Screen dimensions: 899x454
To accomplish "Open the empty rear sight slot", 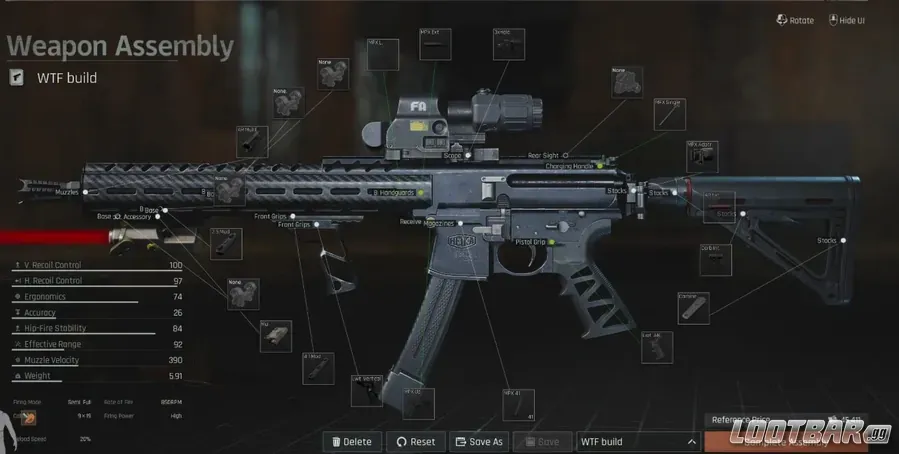I will pos(627,83).
